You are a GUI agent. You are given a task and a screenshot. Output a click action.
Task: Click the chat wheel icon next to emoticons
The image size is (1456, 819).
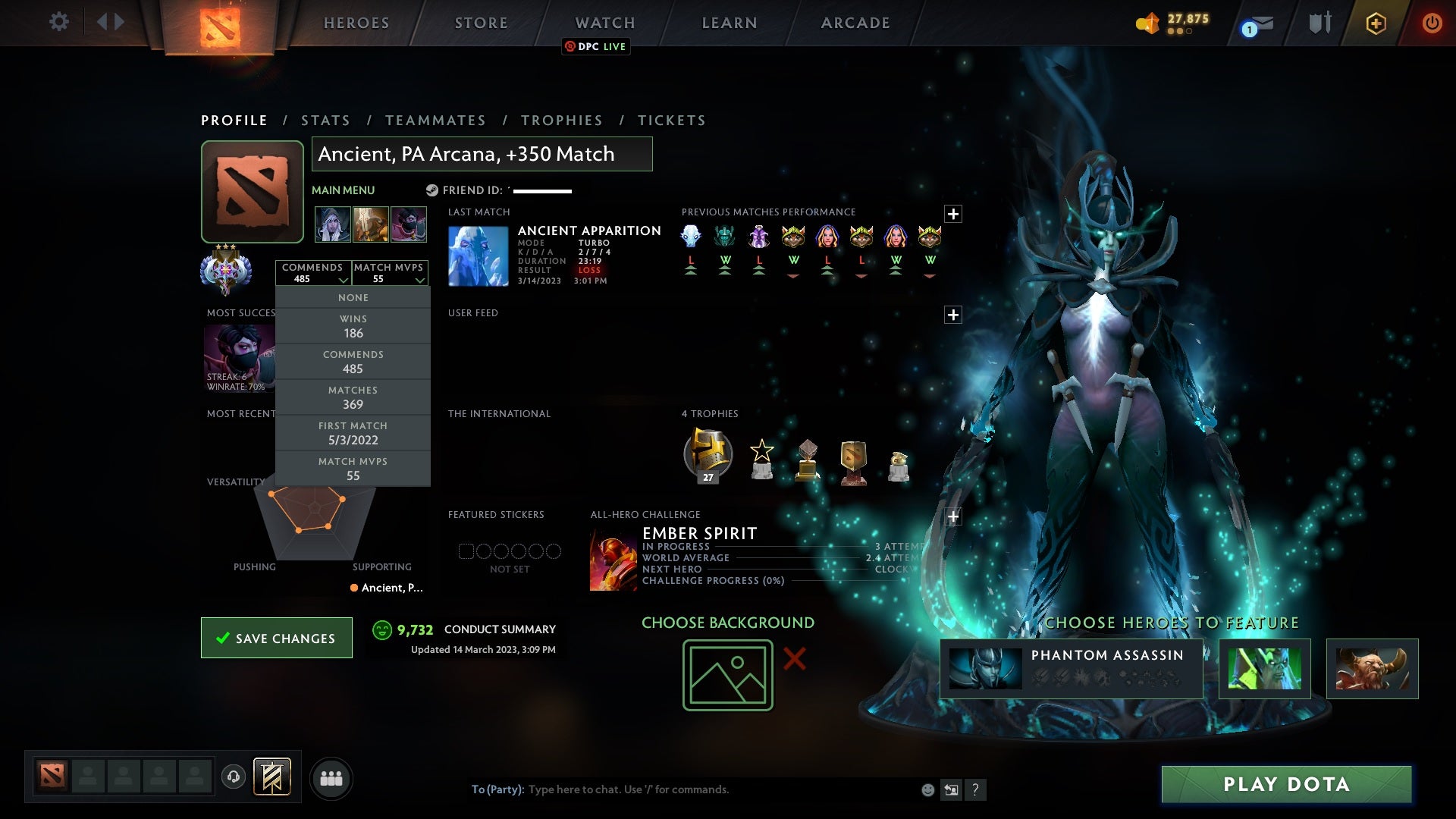[x=950, y=789]
